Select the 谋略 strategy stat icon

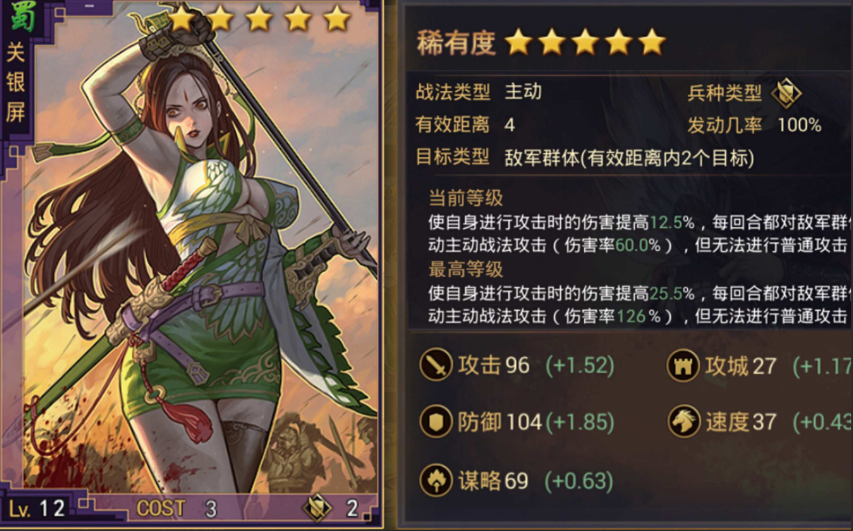tap(436, 480)
